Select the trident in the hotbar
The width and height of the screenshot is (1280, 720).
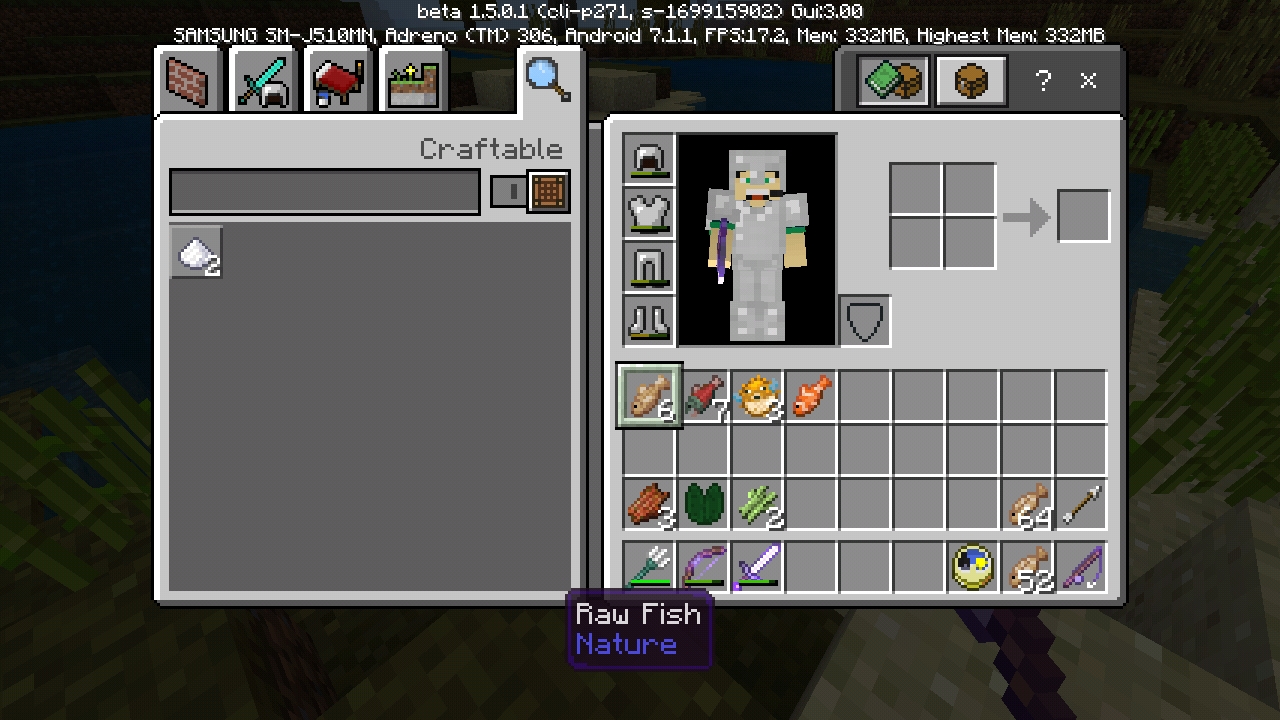click(649, 567)
